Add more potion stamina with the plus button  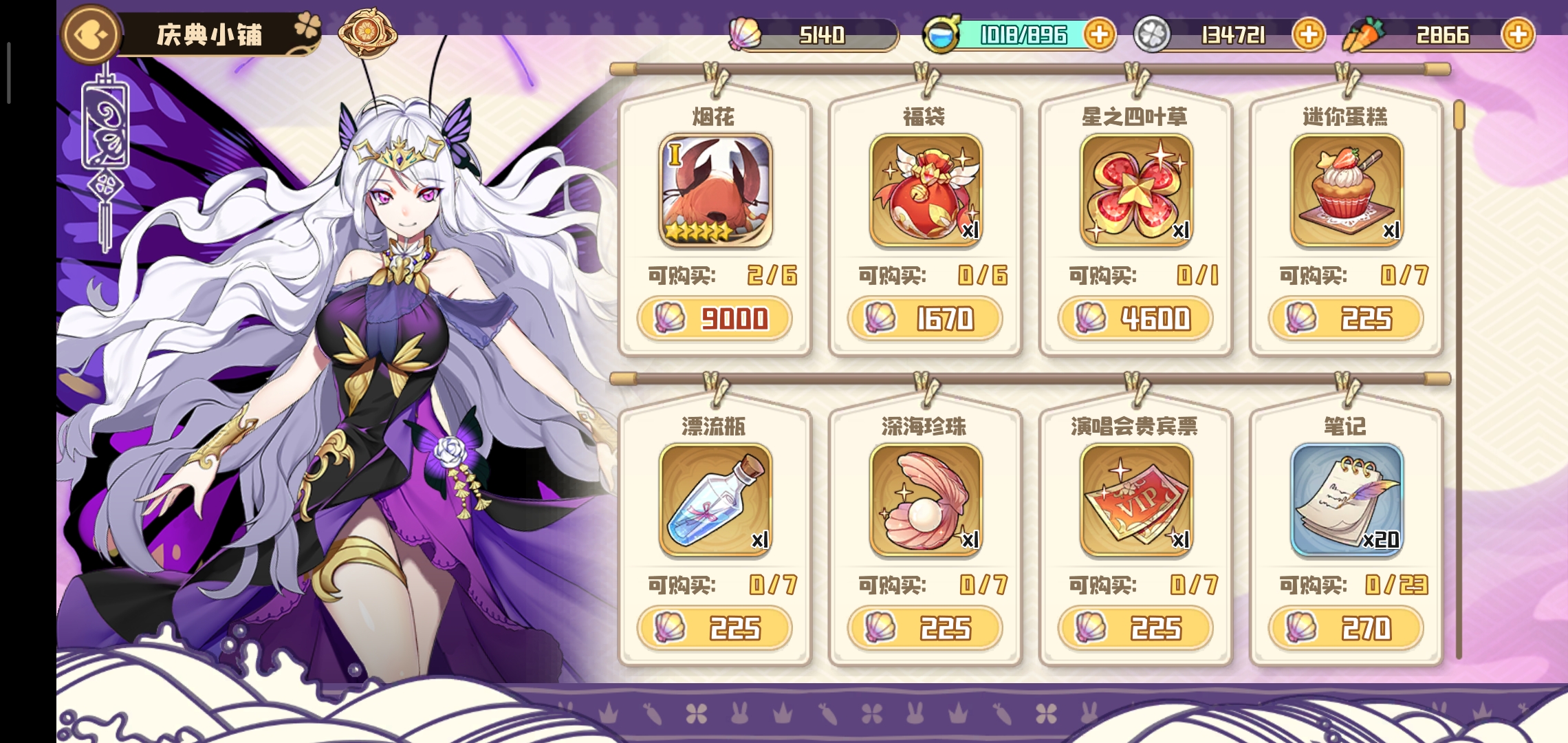click(x=1099, y=34)
